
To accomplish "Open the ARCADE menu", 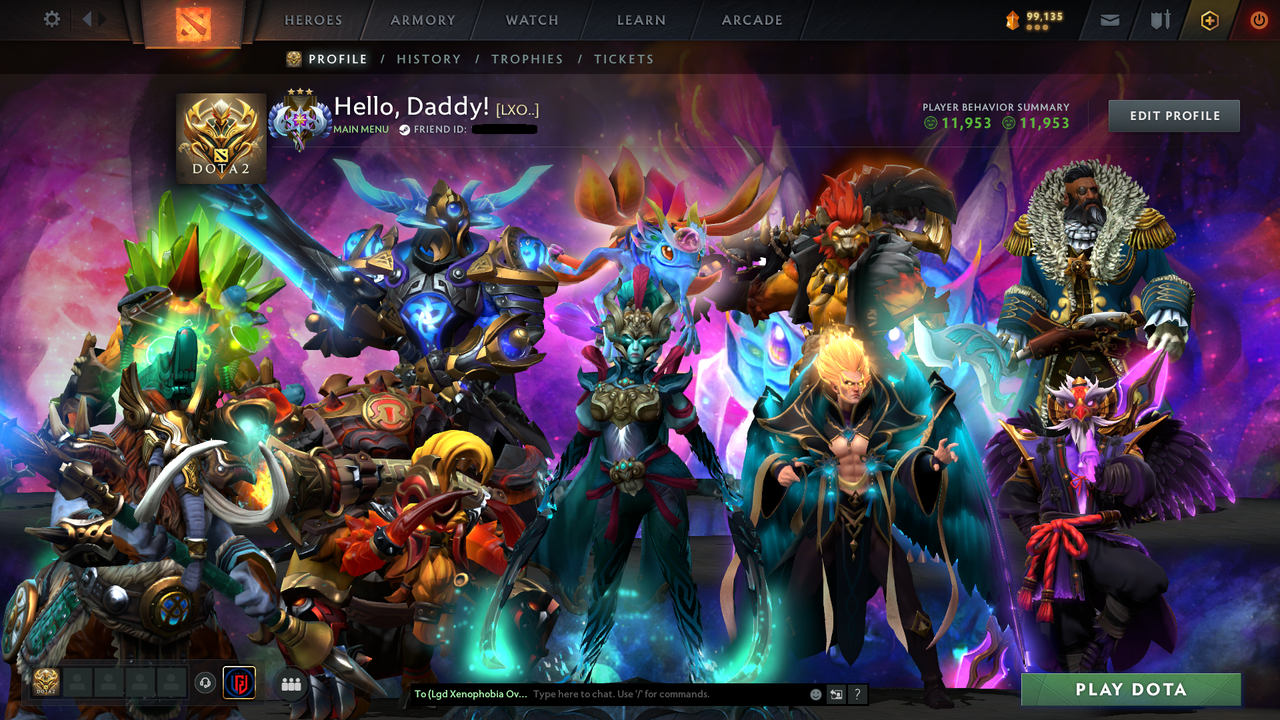I will click(x=751, y=20).
